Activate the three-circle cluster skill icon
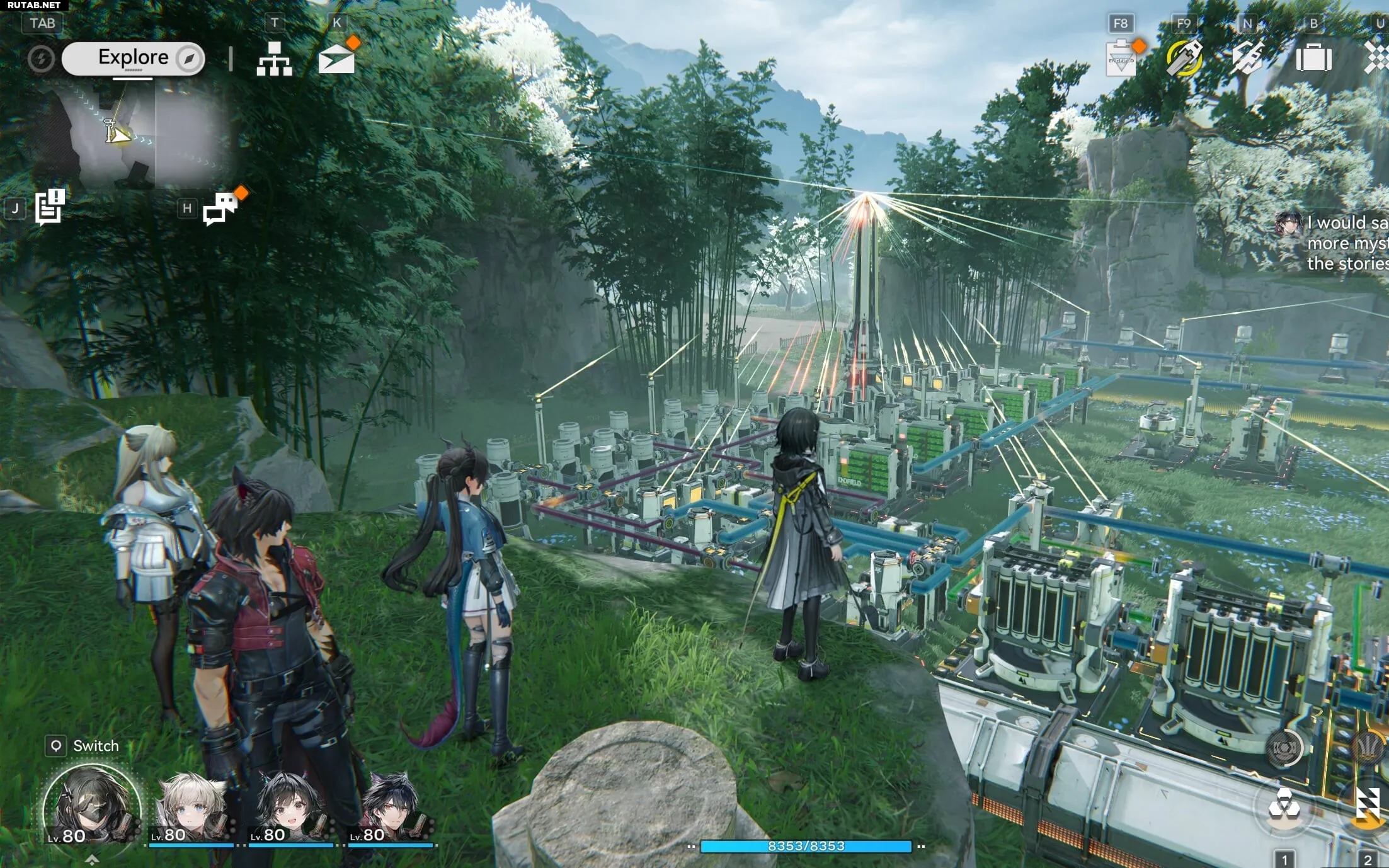This screenshot has width=1389, height=868. [1283, 807]
